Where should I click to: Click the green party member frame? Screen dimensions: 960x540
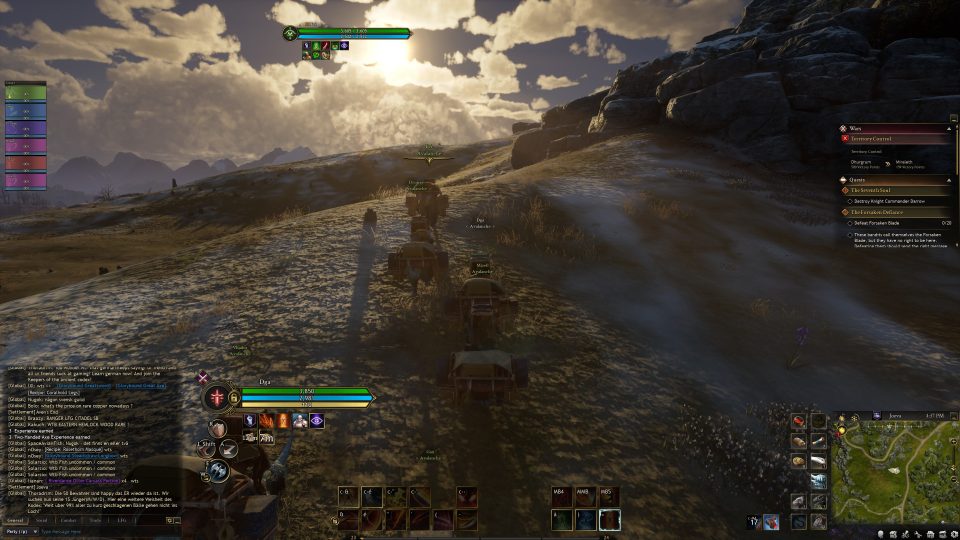(25, 94)
